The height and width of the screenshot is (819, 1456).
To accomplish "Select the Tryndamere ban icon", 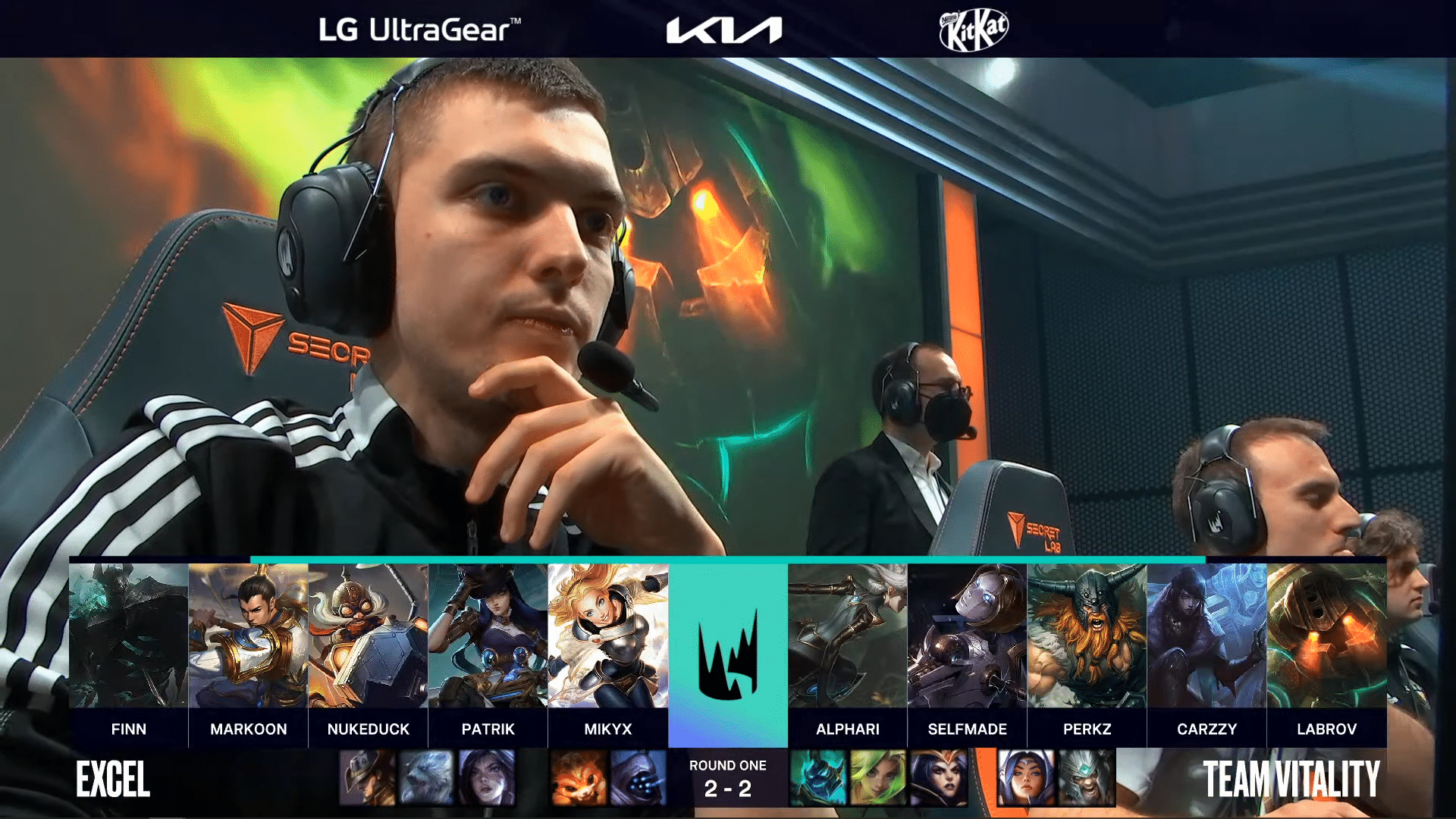I will (x=1086, y=777).
